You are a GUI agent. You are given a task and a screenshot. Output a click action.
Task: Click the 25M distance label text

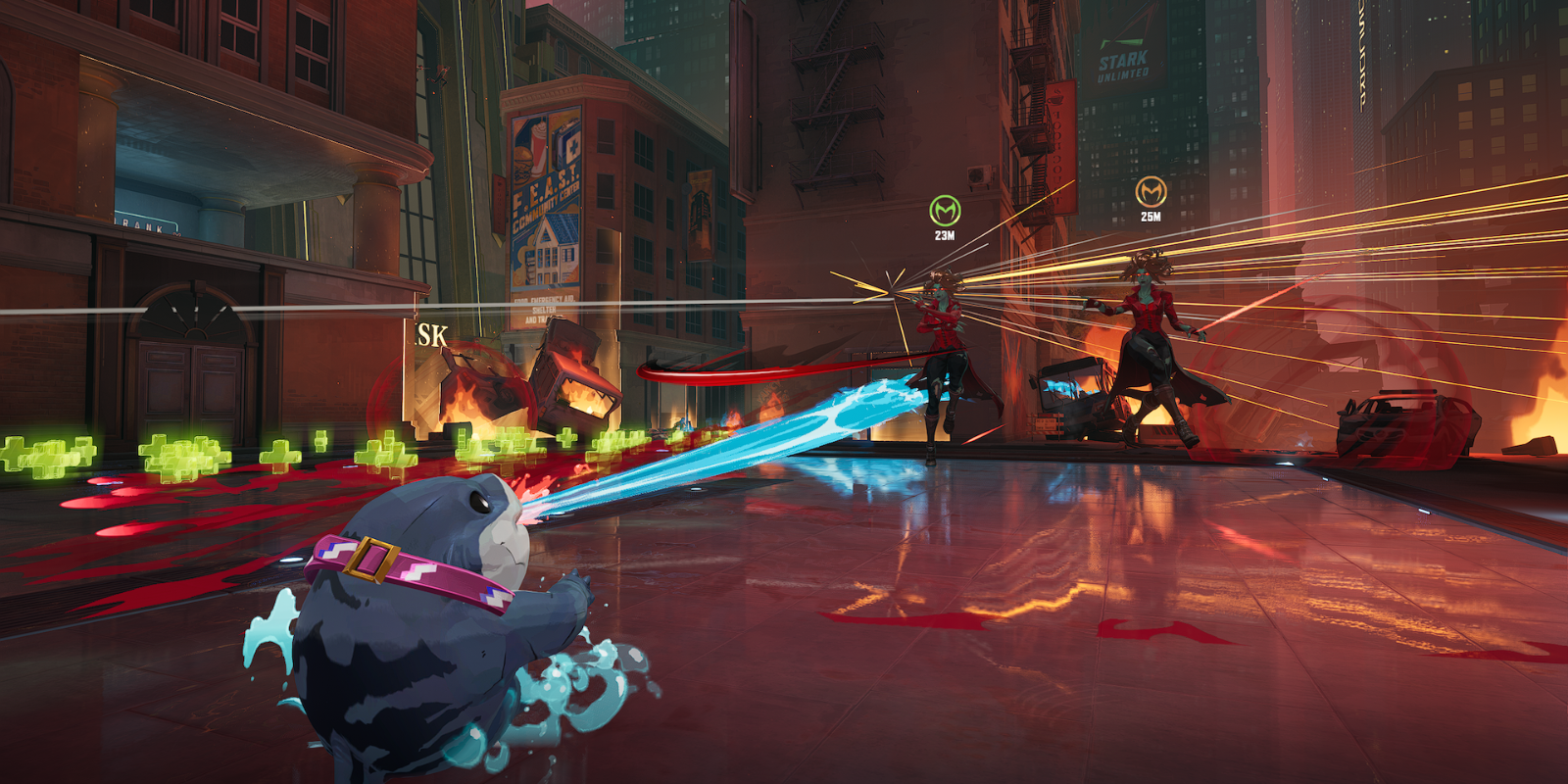tap(1151, 218)
